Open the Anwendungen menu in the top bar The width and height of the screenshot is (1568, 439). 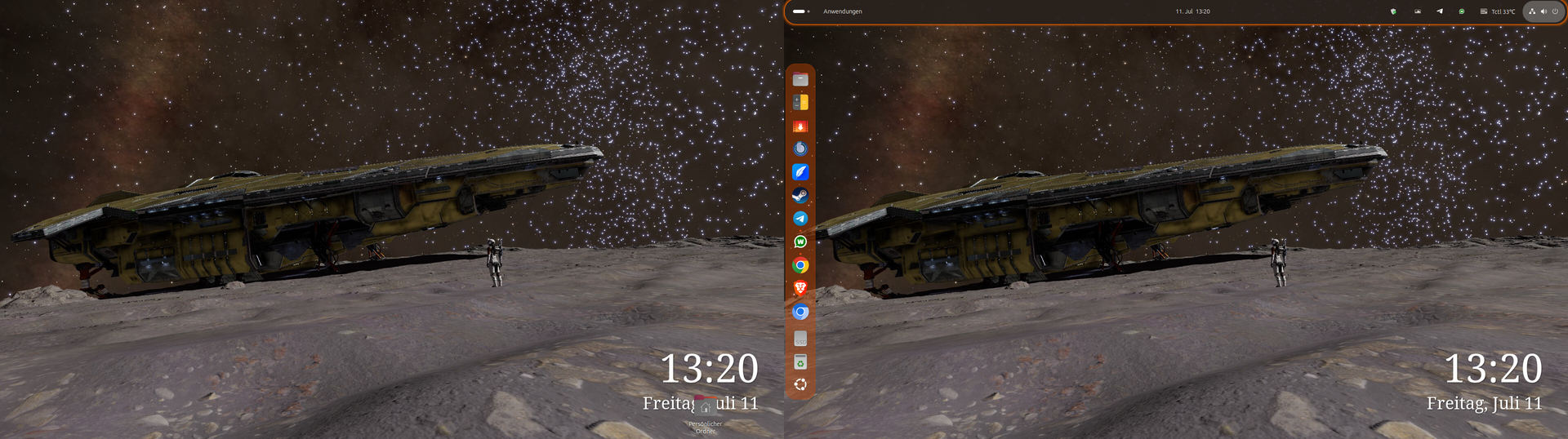[x=842, y=11]
